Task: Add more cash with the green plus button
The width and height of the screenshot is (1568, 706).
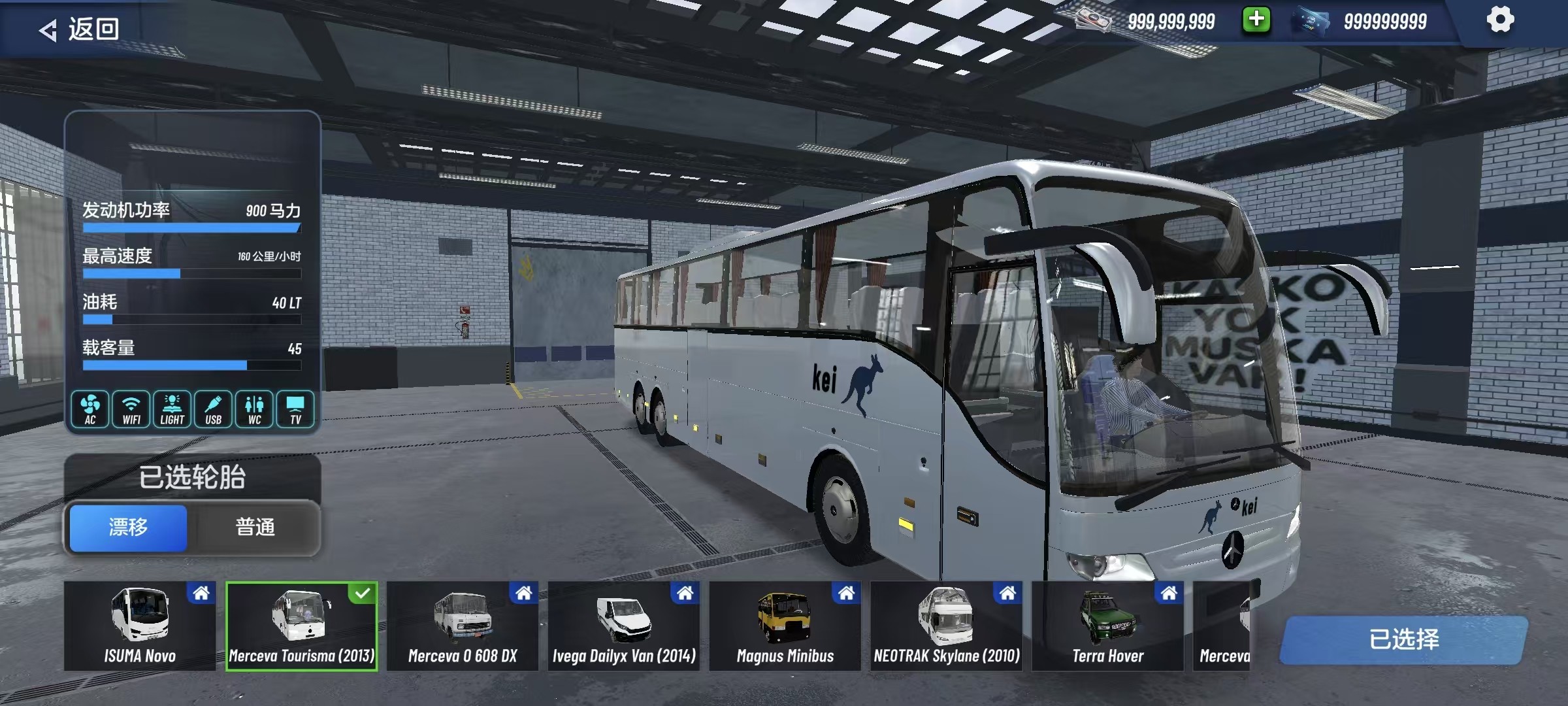Action: [1256, 20]
